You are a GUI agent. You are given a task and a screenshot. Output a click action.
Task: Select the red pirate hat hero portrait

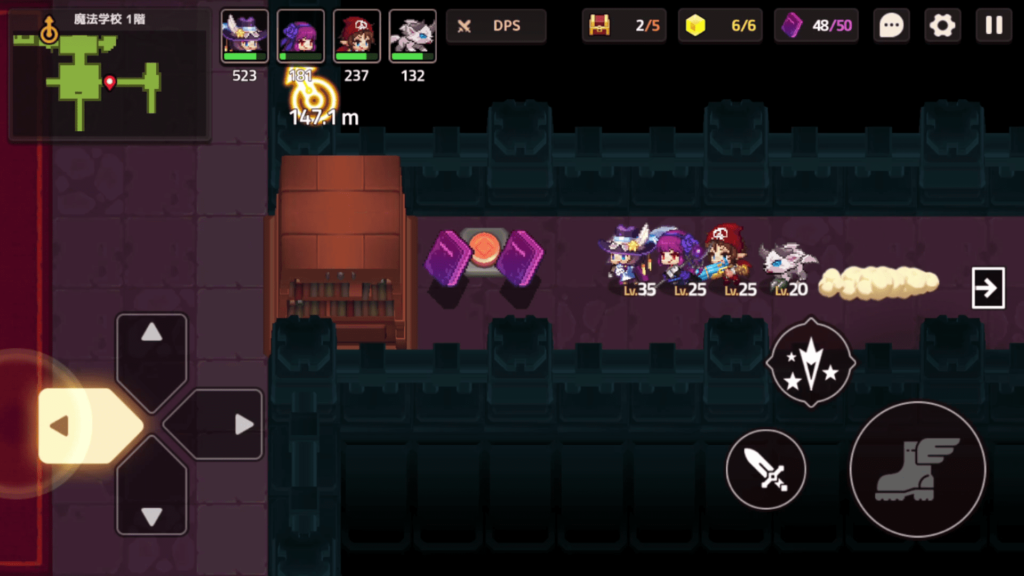point(356,37)
